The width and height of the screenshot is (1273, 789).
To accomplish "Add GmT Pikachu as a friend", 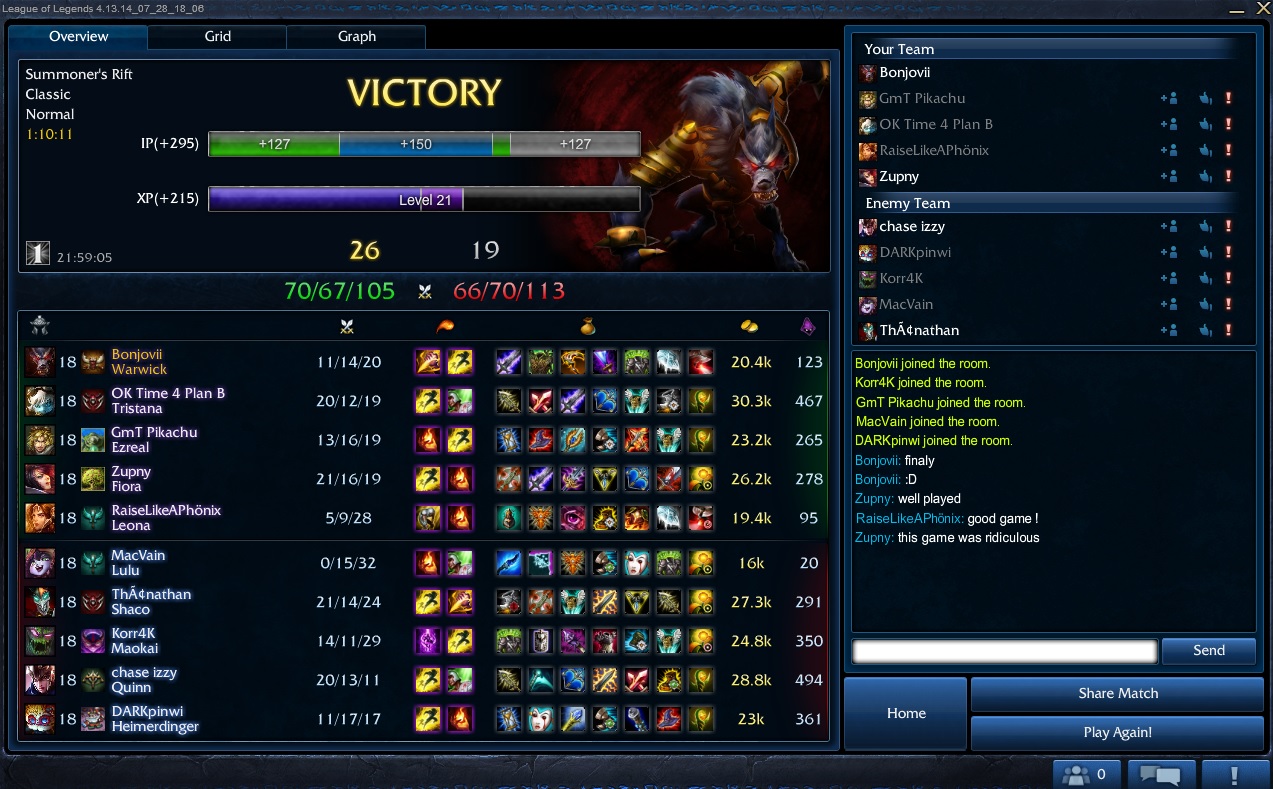I will (x=1168, y=98).
